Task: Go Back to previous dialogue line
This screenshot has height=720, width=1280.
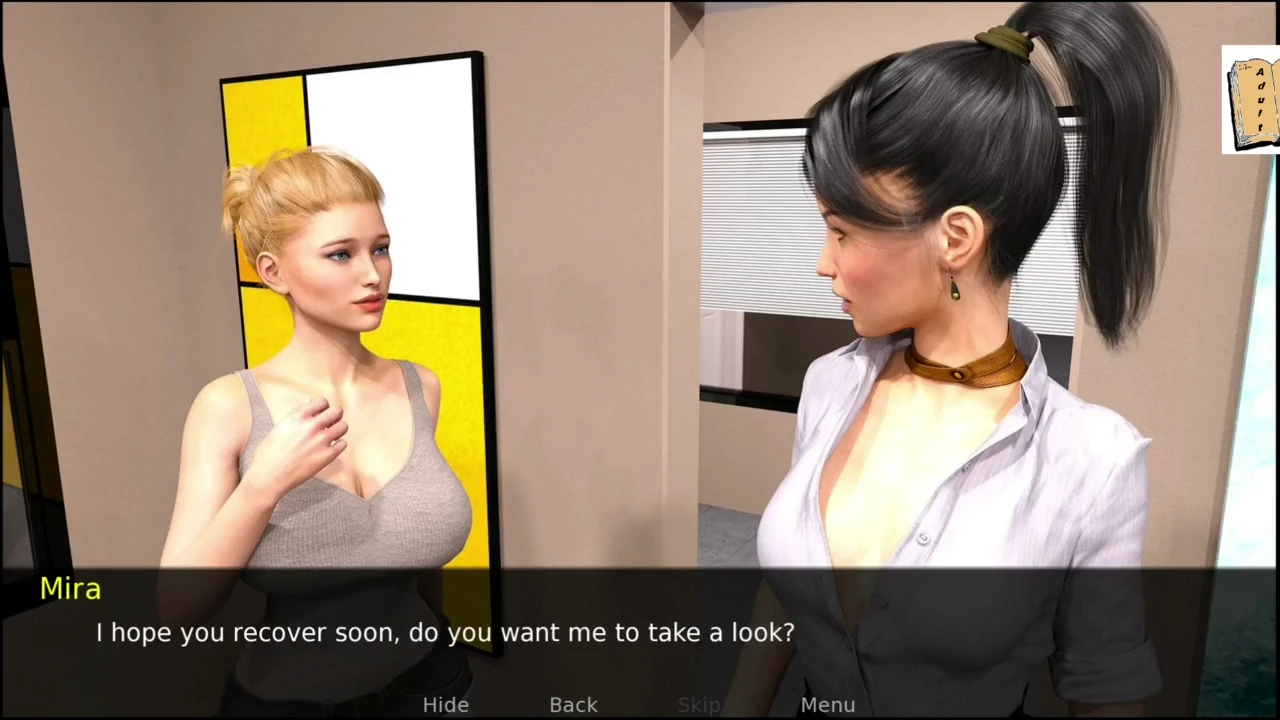Action: point(573,705)
